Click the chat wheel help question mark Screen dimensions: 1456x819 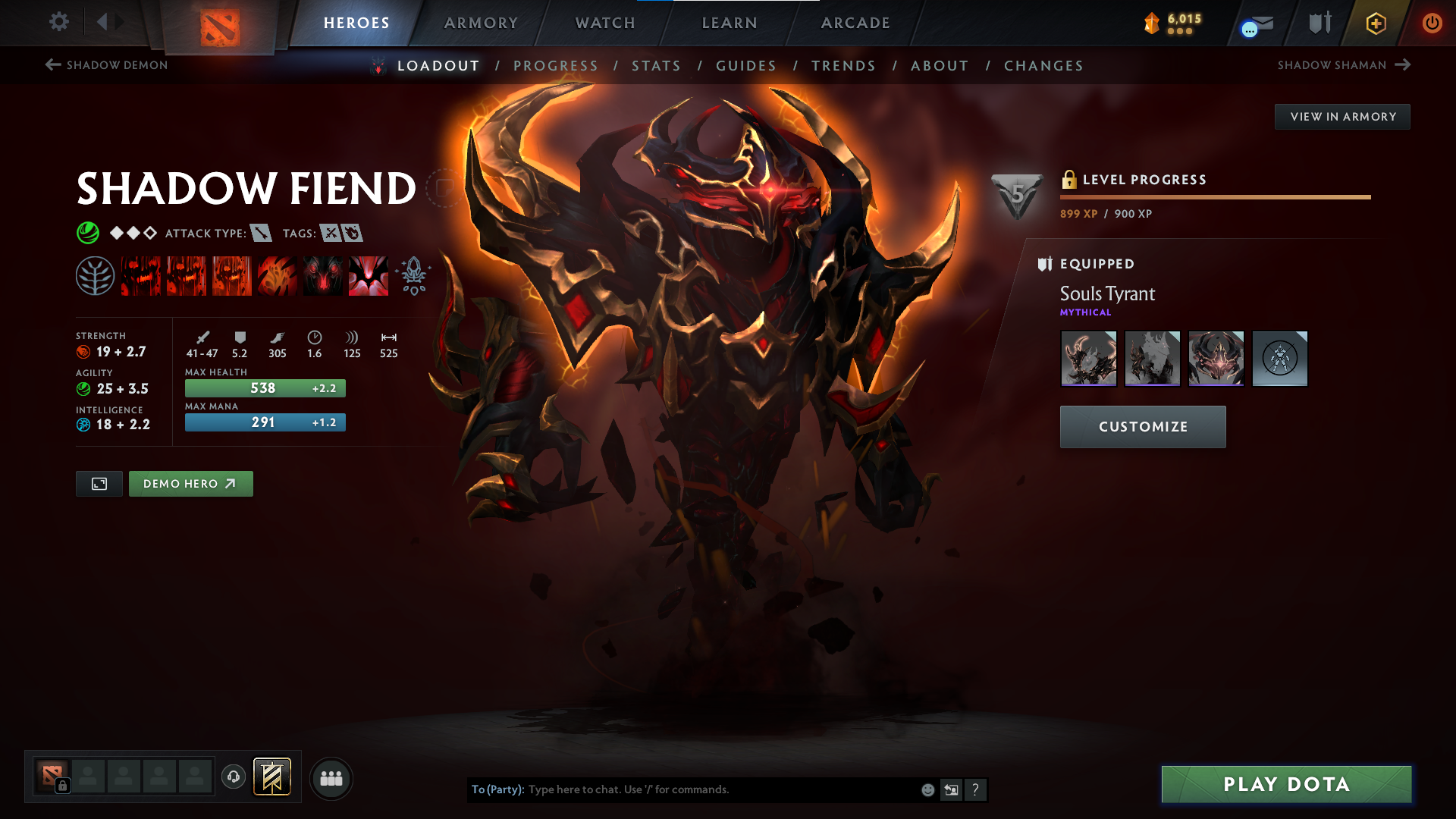point(976,789)
